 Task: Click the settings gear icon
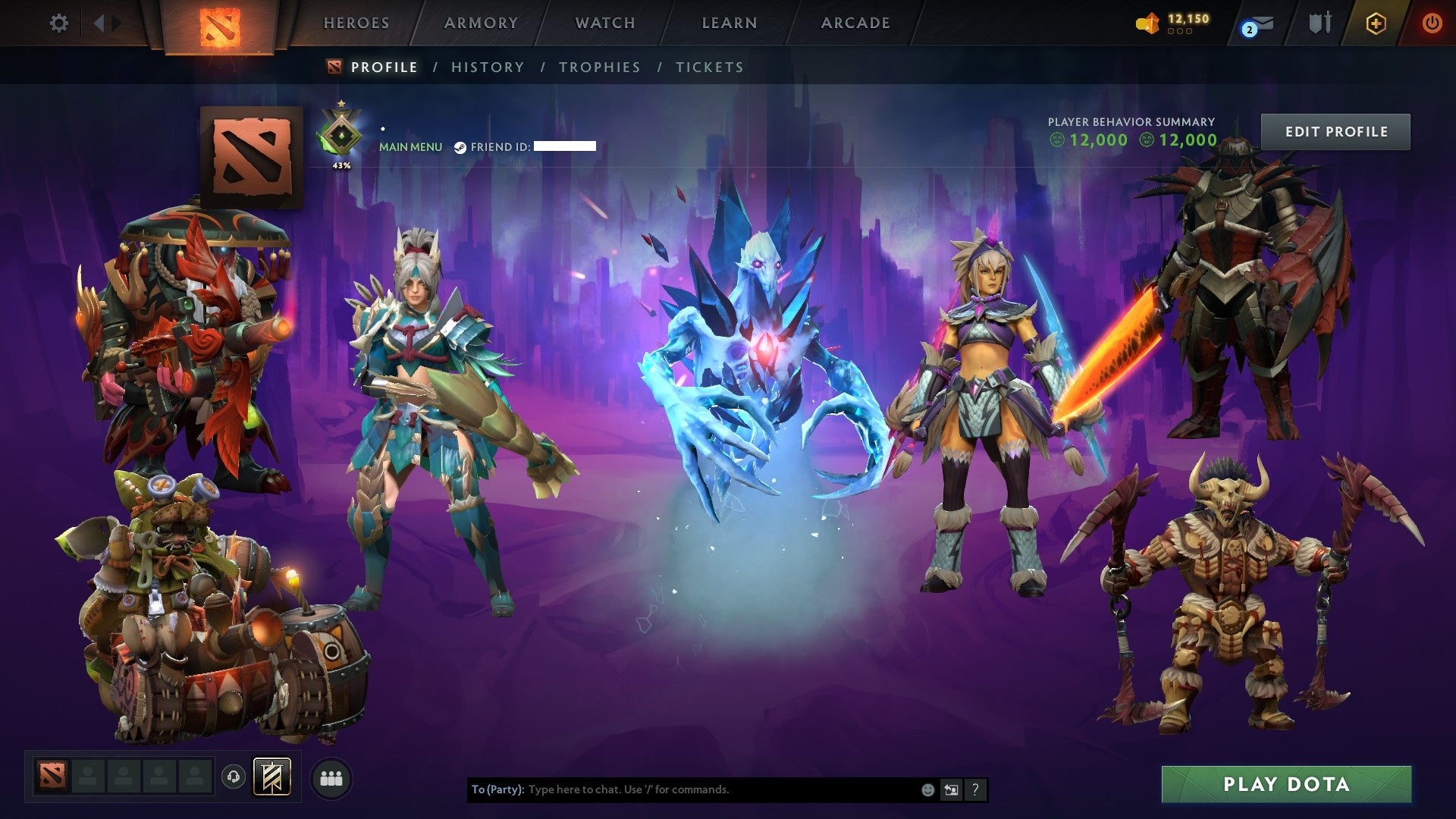pos(58,23)
